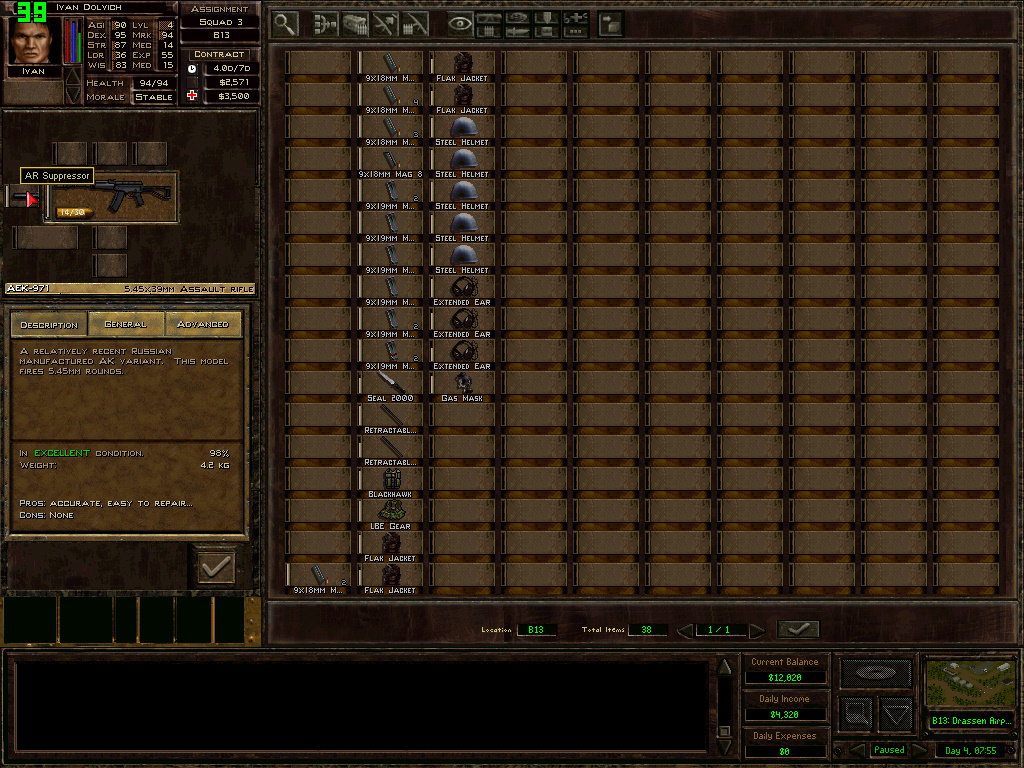Select the 9x18mm Mag 8 ammo slot
The width and height of the screenshot is (1024, 768).
389,162
